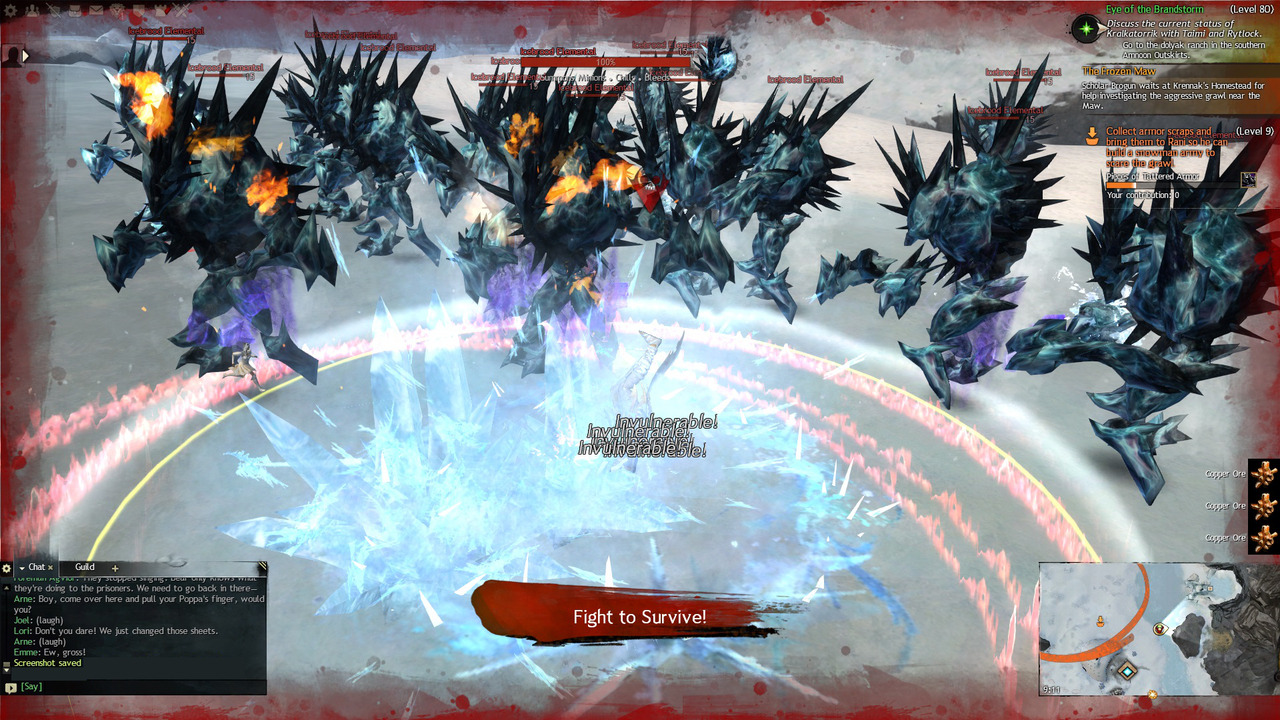Image resolution: width=1280 pixels, height=720 pixels.
Task: Open the mail envelope icon
Action: [x=96, y=10]
